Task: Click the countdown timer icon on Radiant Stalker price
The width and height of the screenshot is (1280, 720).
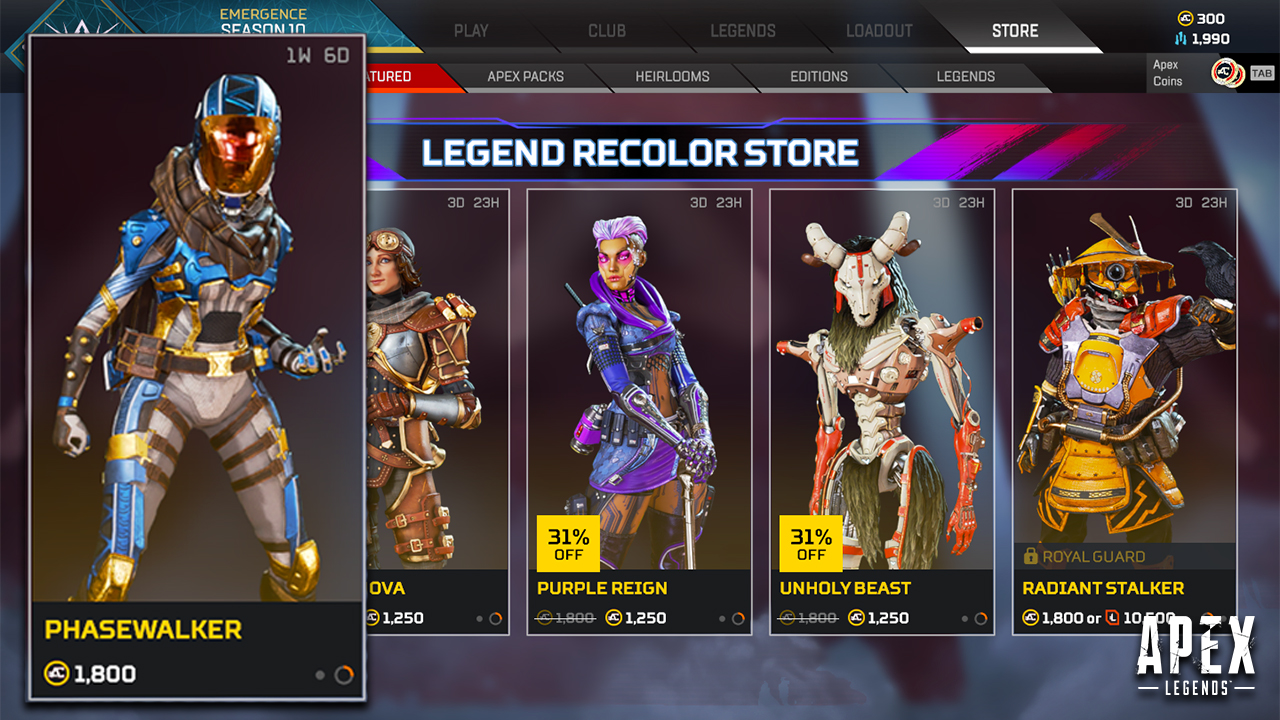Action: tap(1110, 617)
